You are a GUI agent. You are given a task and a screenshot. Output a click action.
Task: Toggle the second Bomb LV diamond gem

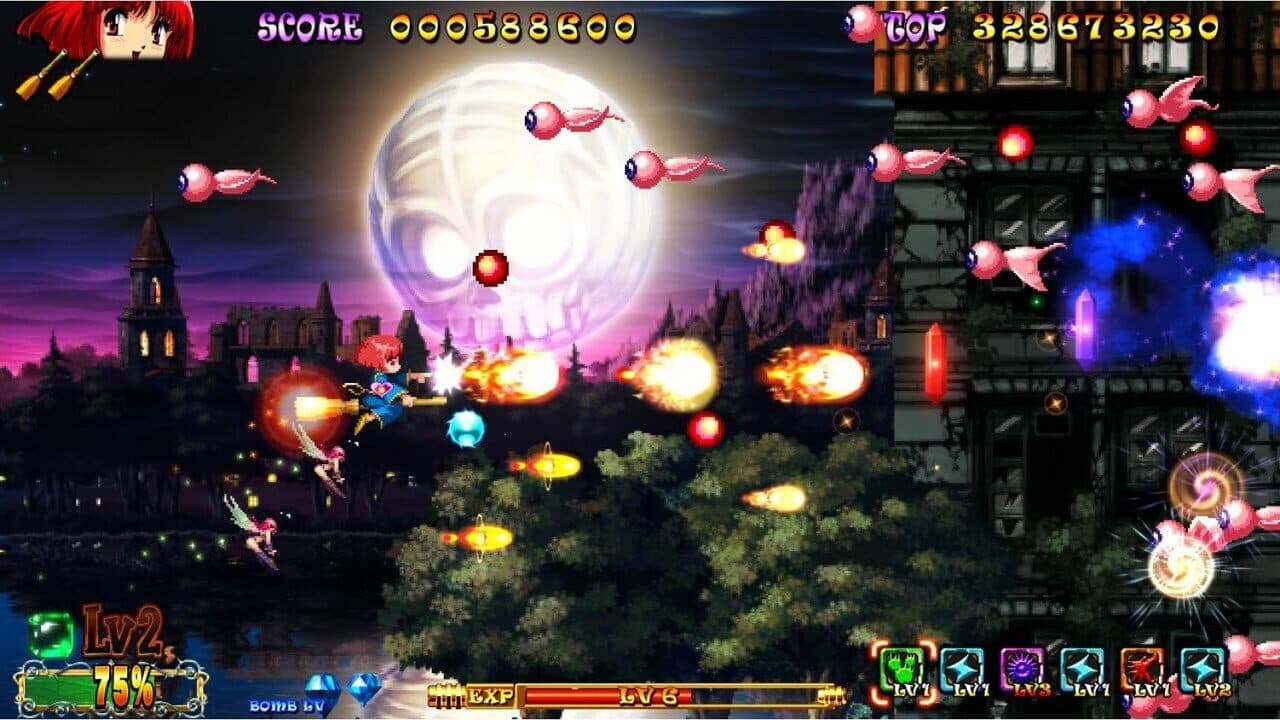pyautogui.click(x=364, y=690)
